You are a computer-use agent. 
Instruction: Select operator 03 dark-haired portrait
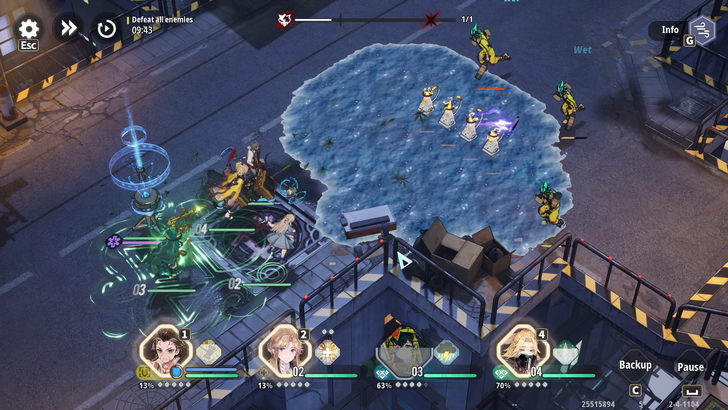[401, 351]
